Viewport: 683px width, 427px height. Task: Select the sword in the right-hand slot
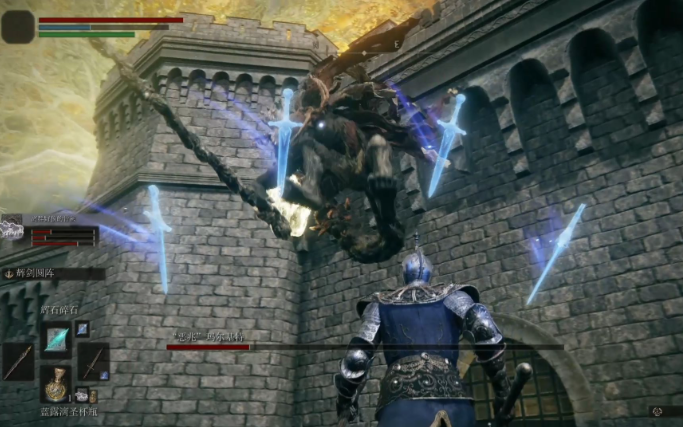92,362
